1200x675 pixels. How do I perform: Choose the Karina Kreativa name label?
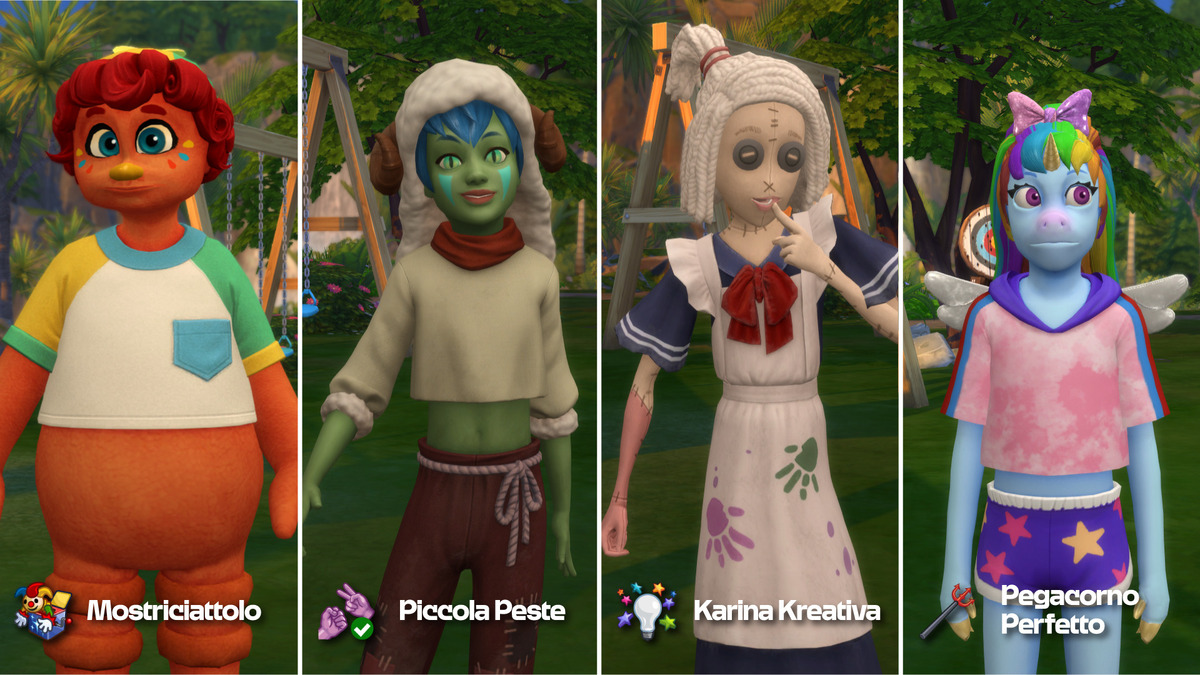[787, 611]
